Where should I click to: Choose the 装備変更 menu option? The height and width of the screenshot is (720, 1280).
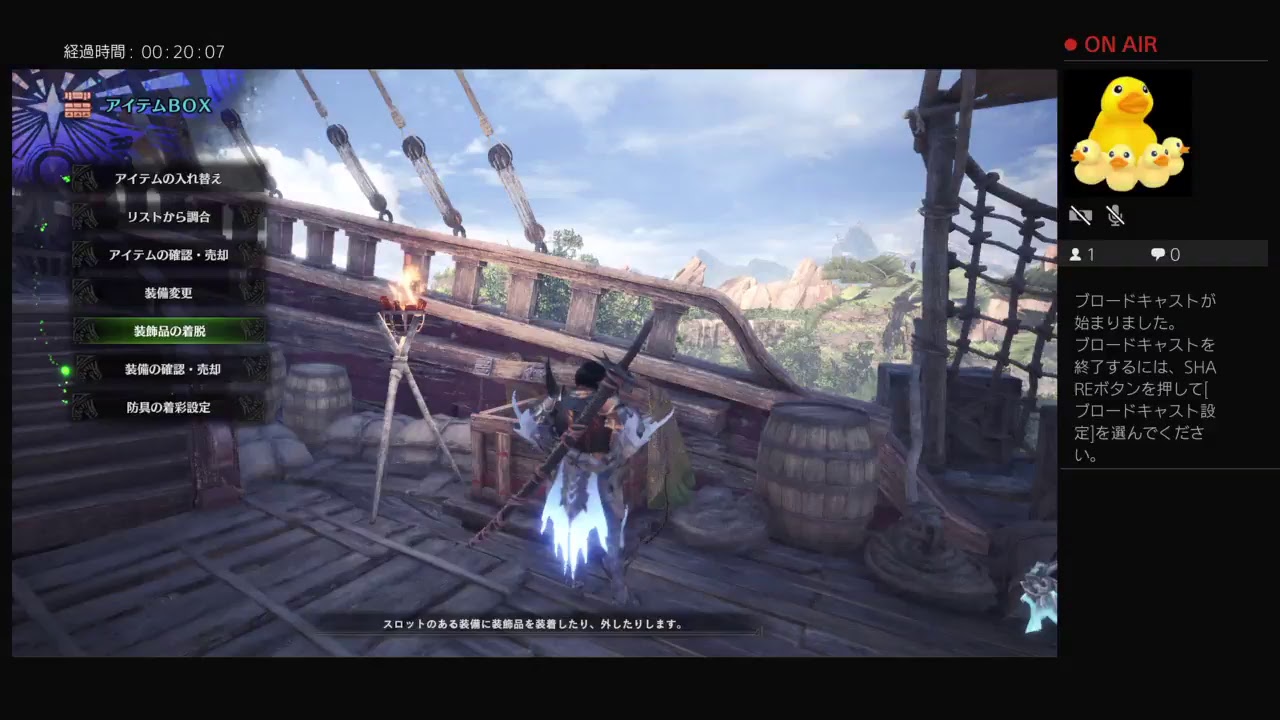pyautogui.click(x=167, y=293)
